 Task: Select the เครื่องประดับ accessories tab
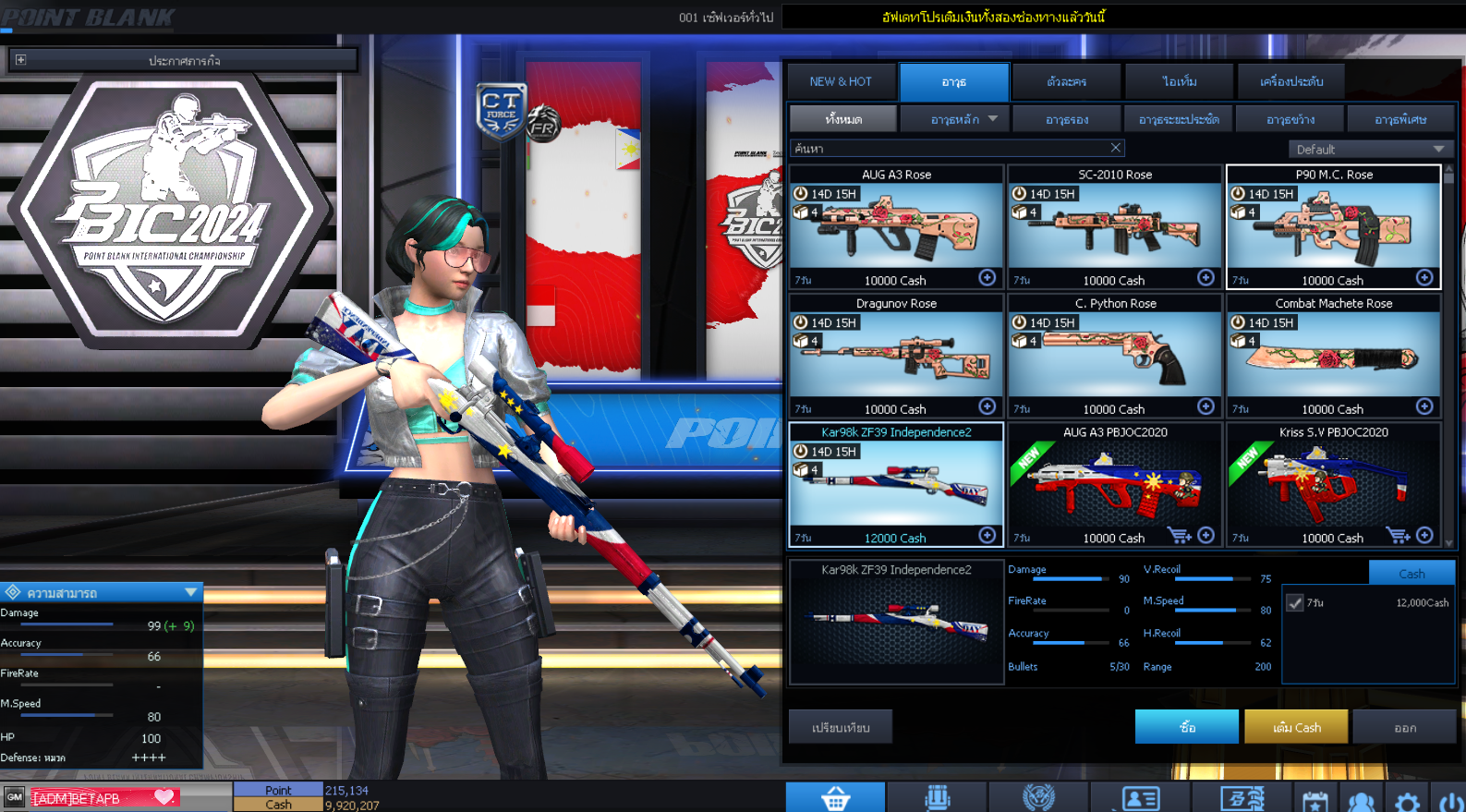1289,81
